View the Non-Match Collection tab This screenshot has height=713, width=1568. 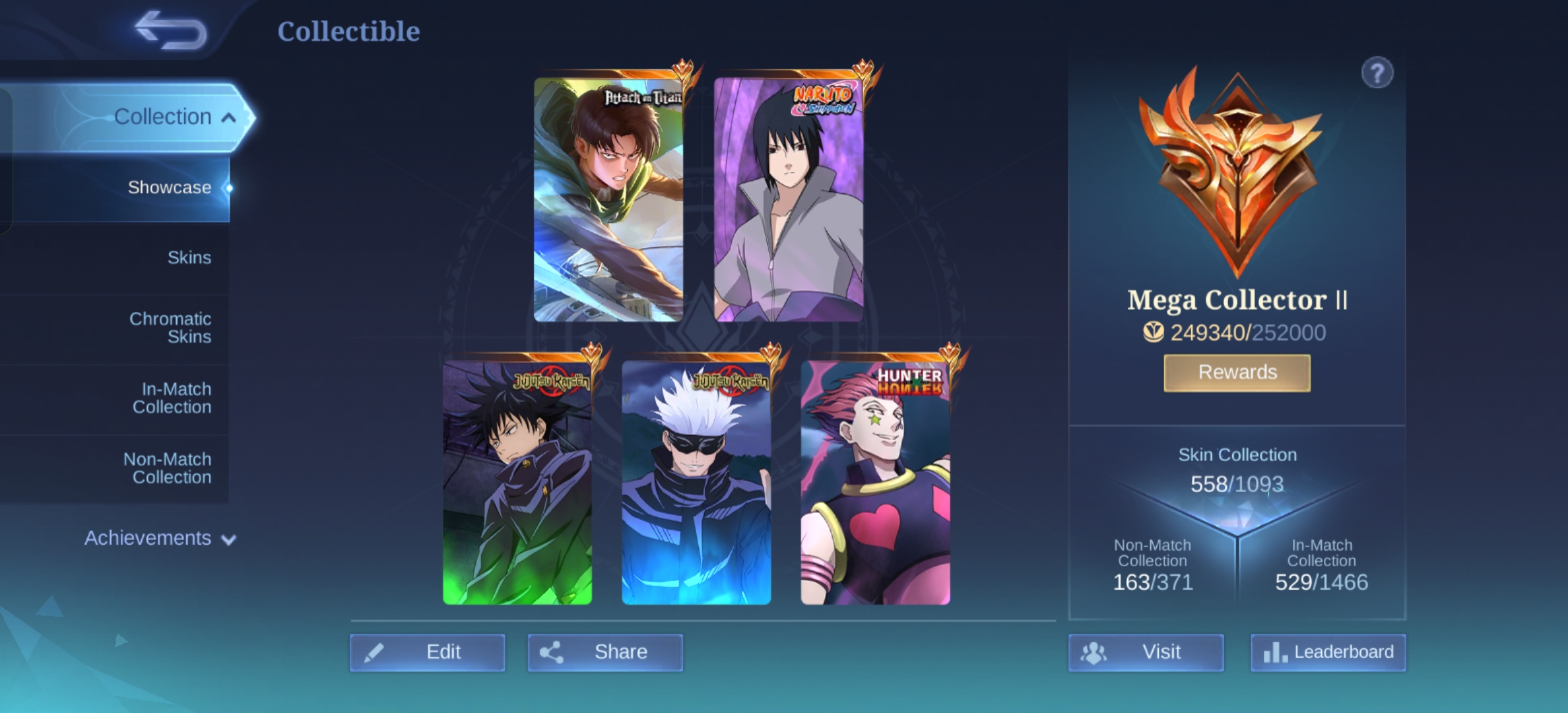pos(168,468)
